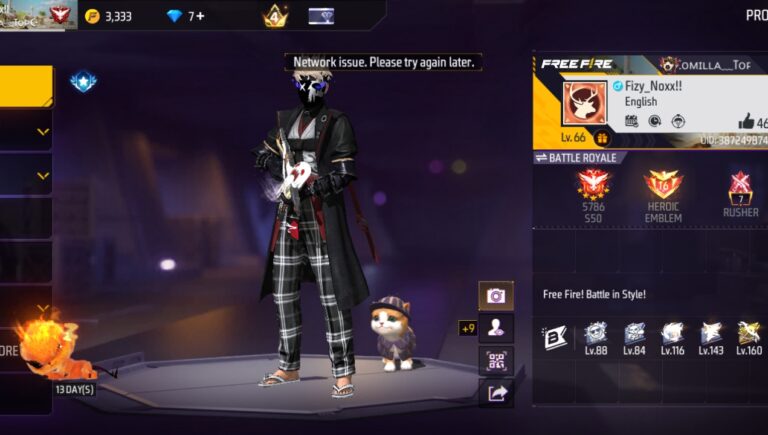Screen dimensions: 768x435
Task: Show the QR code button
Action: tap(495, 360)
